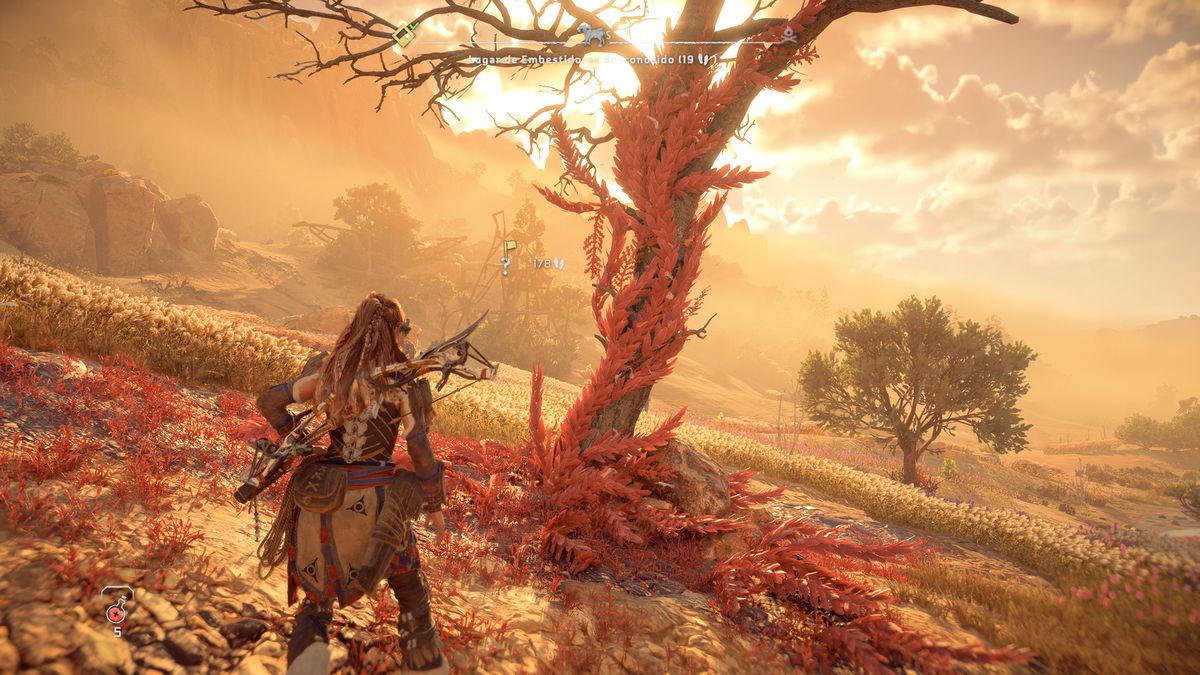This screenshot has height=675, width=1200.
Task: Select the health potion quick-slot item
Action: (117, 604)
